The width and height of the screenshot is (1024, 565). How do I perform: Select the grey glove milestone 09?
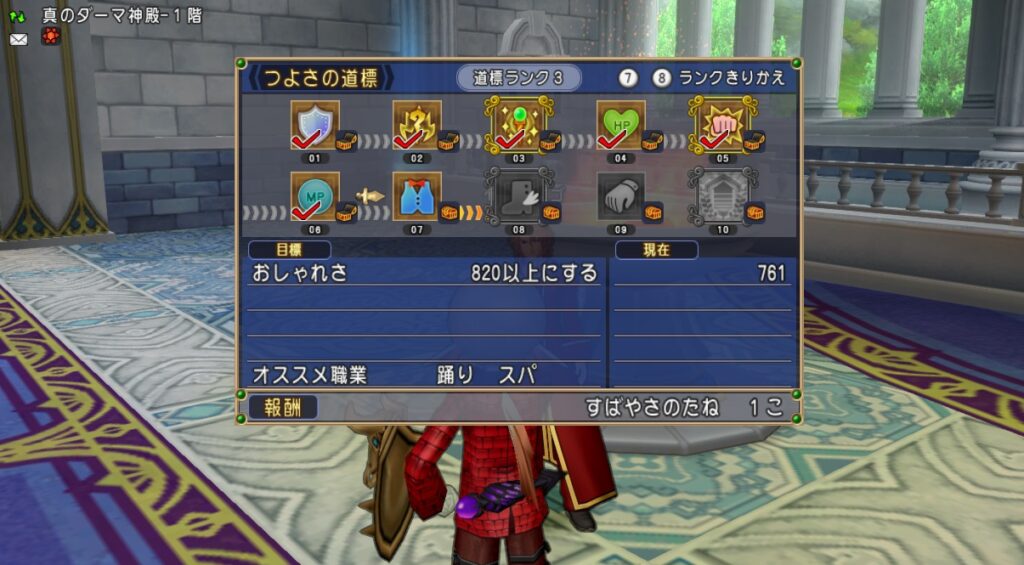point(621,196)
